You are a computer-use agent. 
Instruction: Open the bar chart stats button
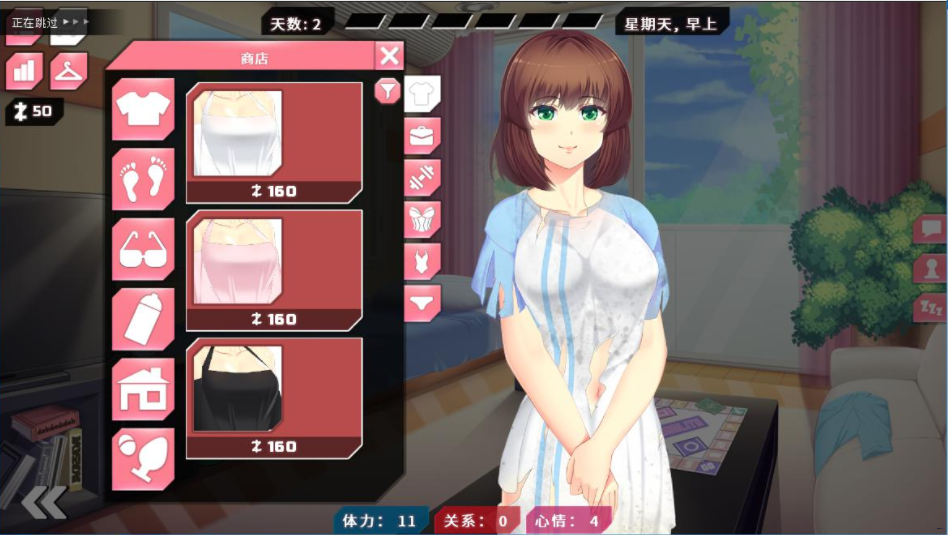coord(24,71)
